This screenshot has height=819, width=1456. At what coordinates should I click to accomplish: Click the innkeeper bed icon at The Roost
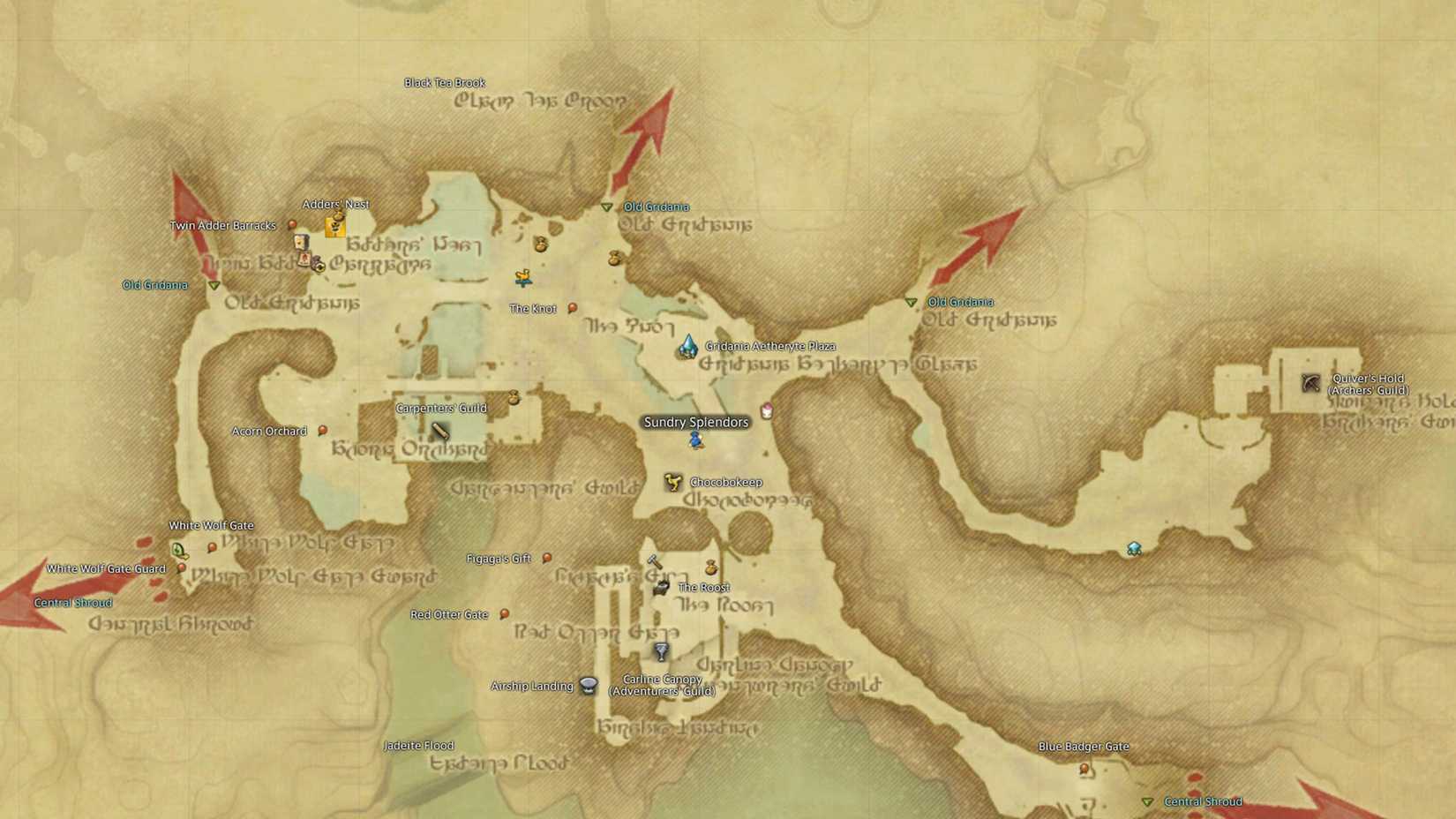click(x=661, y=589)
